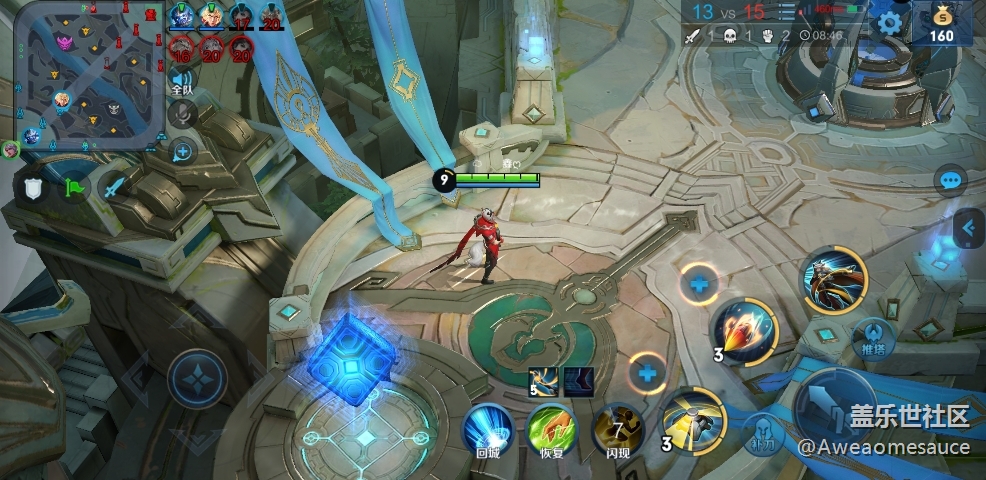Open the chat bubble quick messages
Image resolution: width=986 pixels, height=480 pixels.
coord(950,181)
